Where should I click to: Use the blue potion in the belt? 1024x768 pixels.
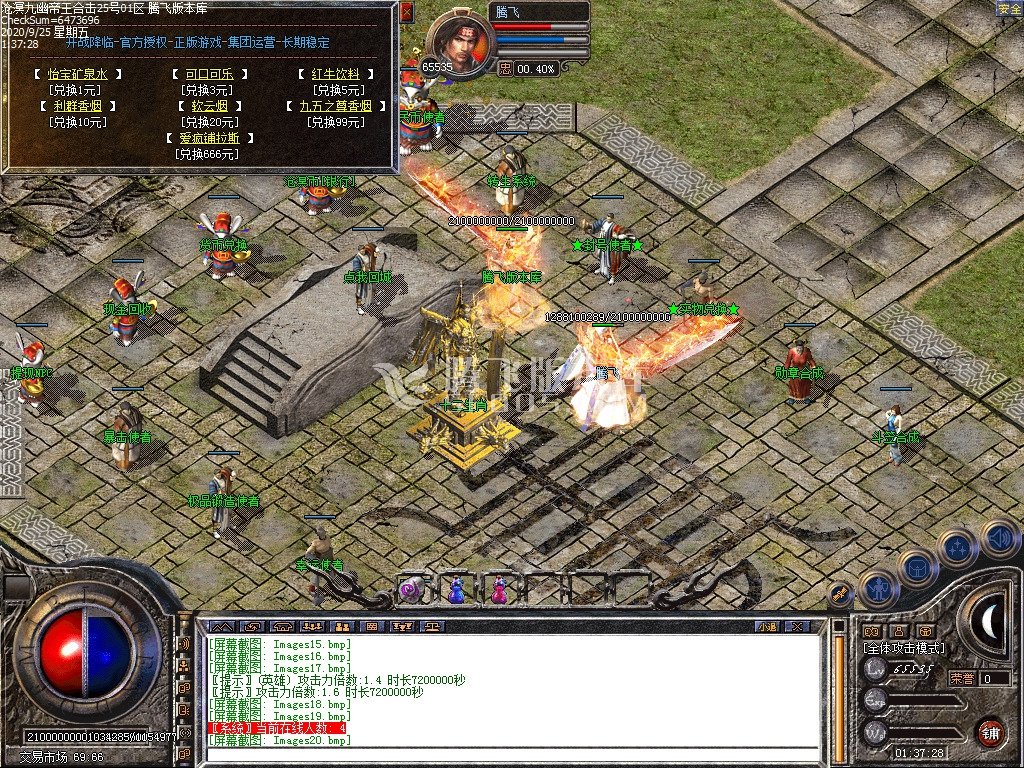(457, 591)
